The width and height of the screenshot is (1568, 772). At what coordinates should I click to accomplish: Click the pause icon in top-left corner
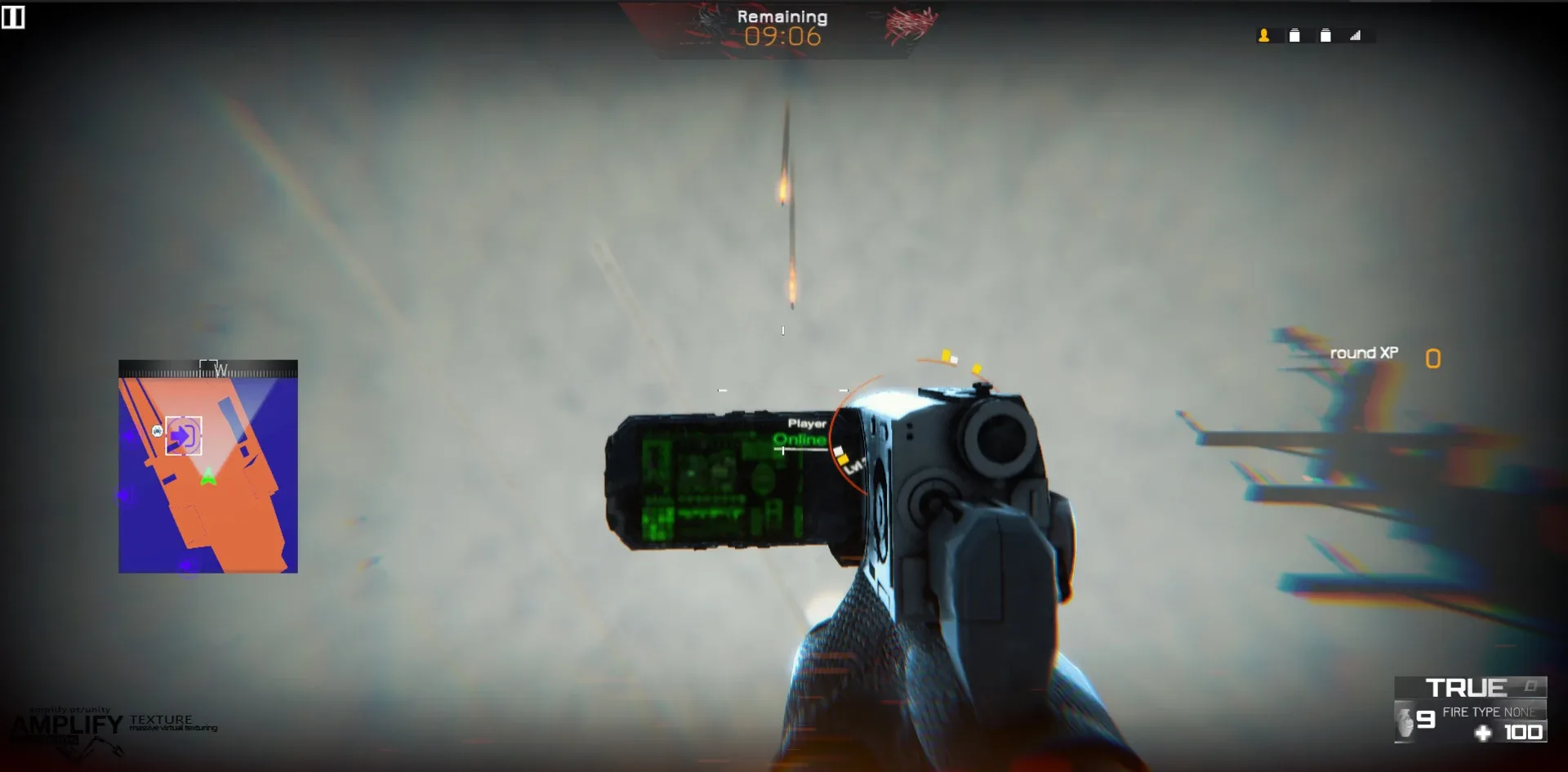click(x=13, y=16)
